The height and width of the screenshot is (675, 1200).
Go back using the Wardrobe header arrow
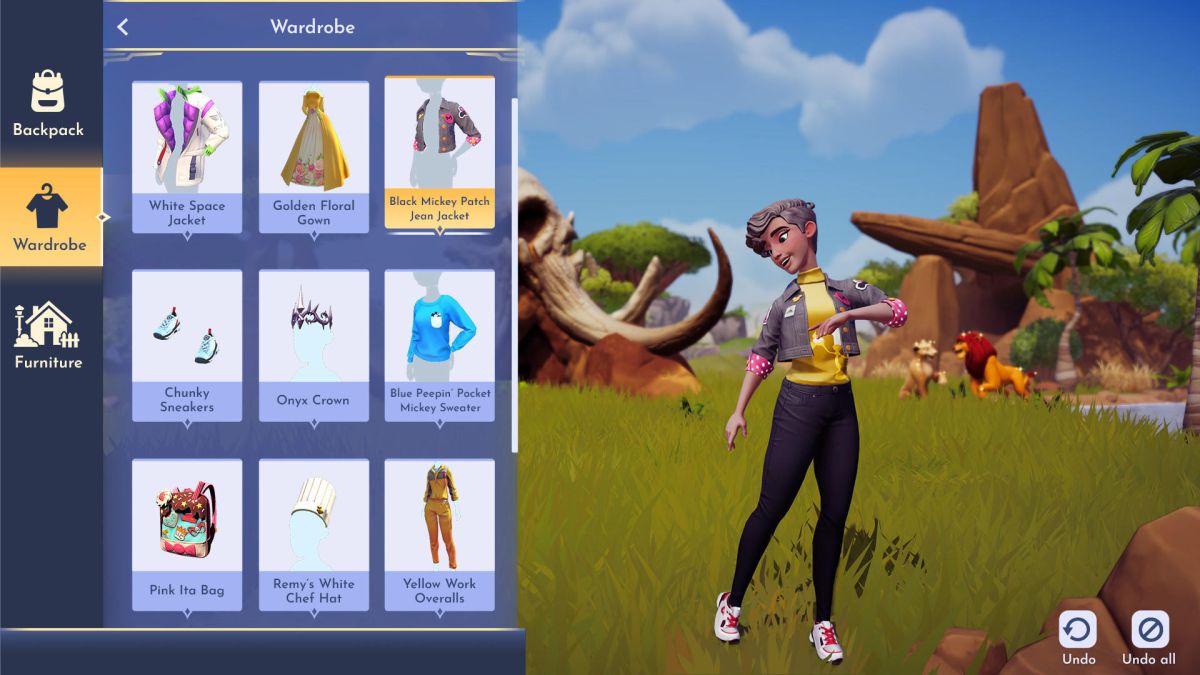123,27
